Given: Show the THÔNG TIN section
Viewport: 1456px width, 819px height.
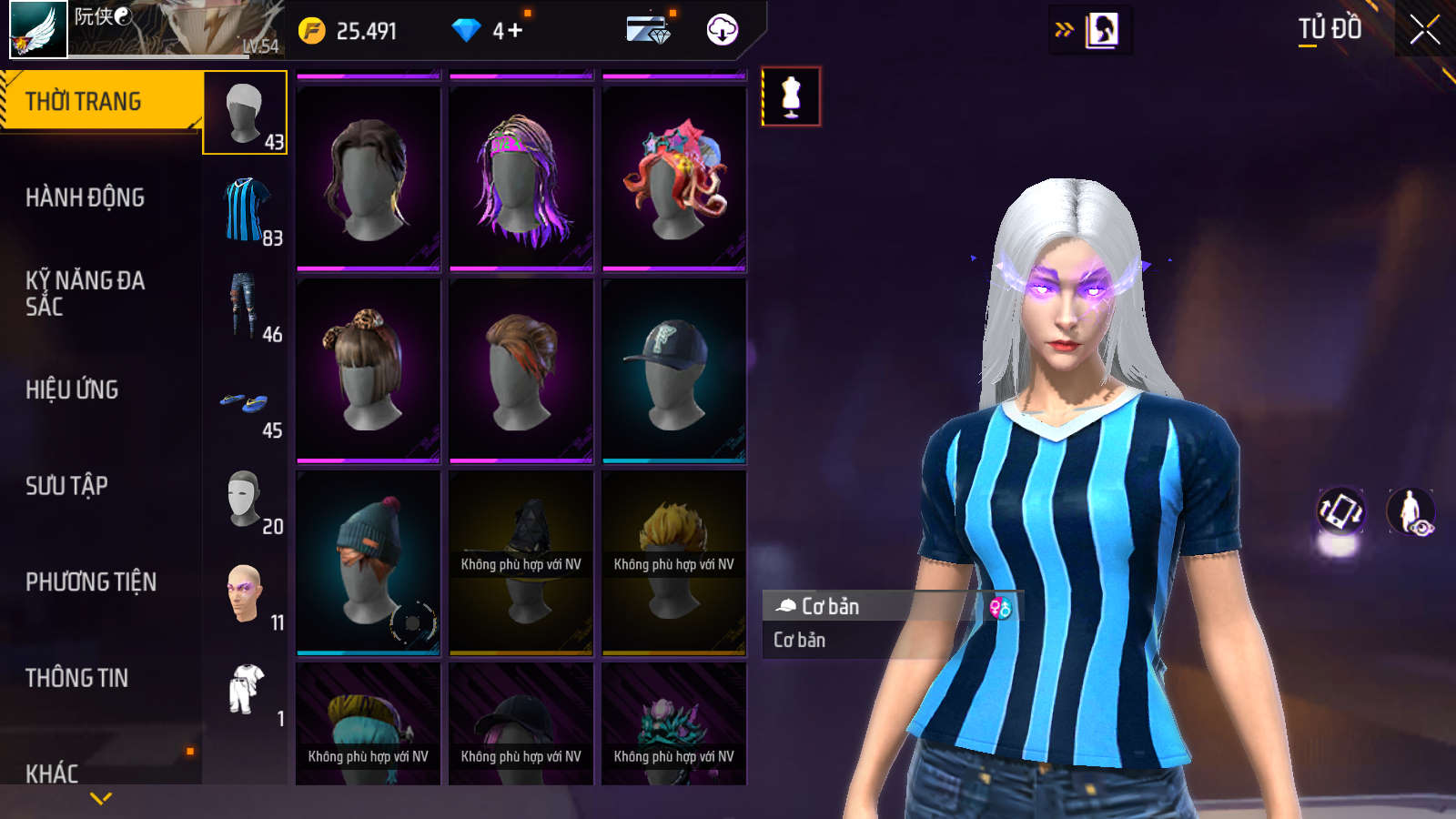Looking at the screenshot, I should click(76, 678).
